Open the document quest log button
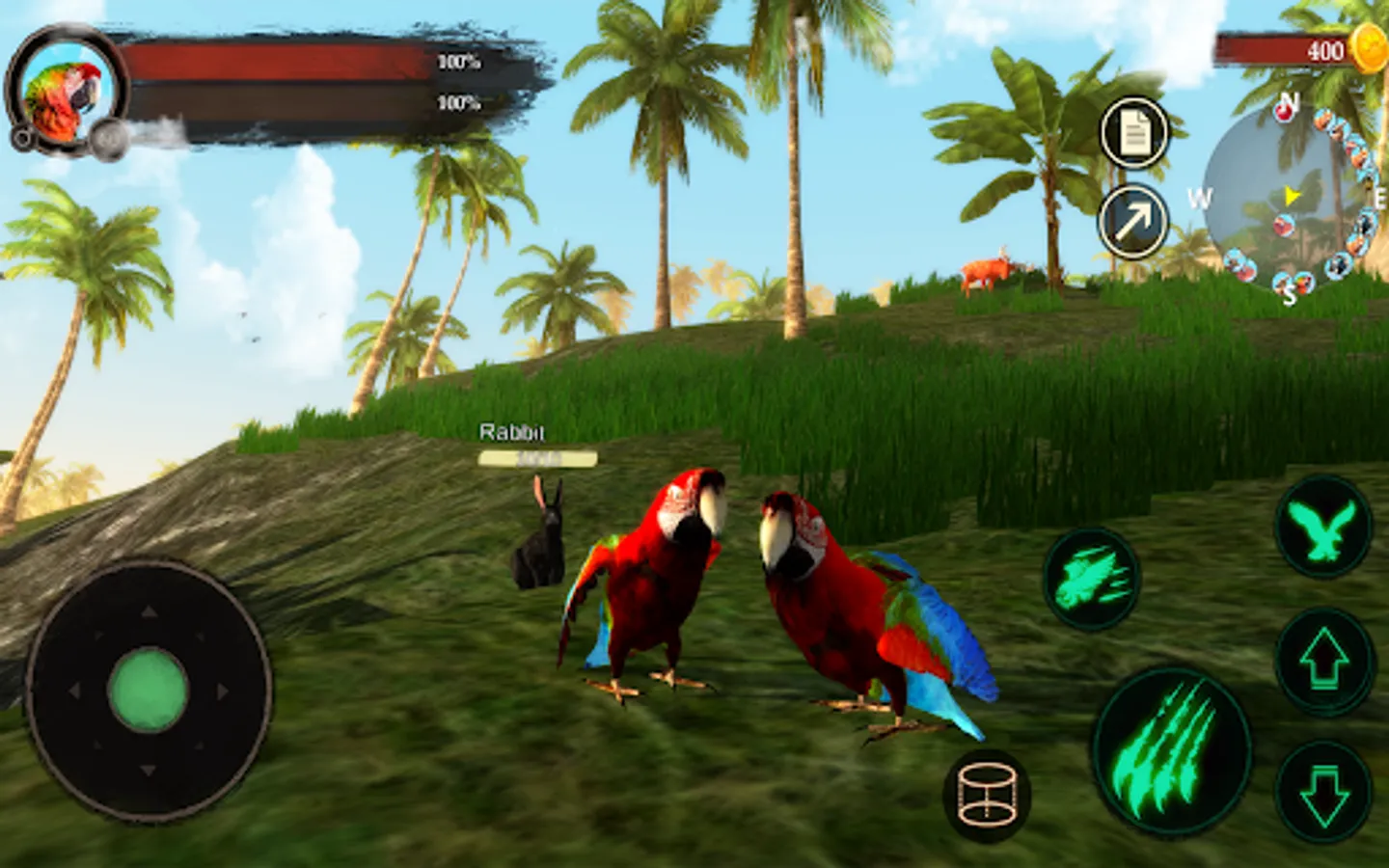The image size is (1389, 868). tap(1134, 133)
